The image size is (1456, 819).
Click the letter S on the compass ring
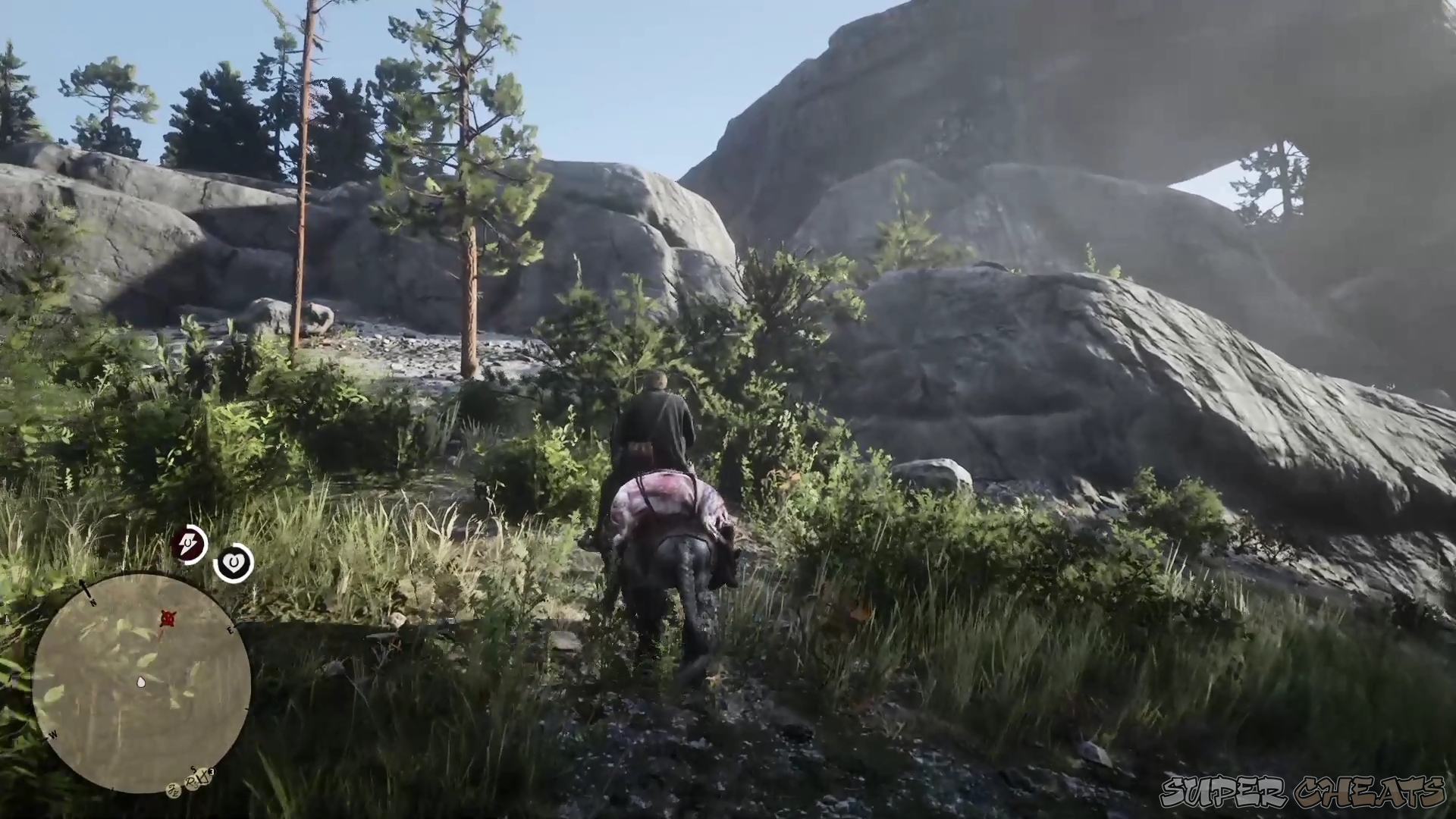[192, 768]
